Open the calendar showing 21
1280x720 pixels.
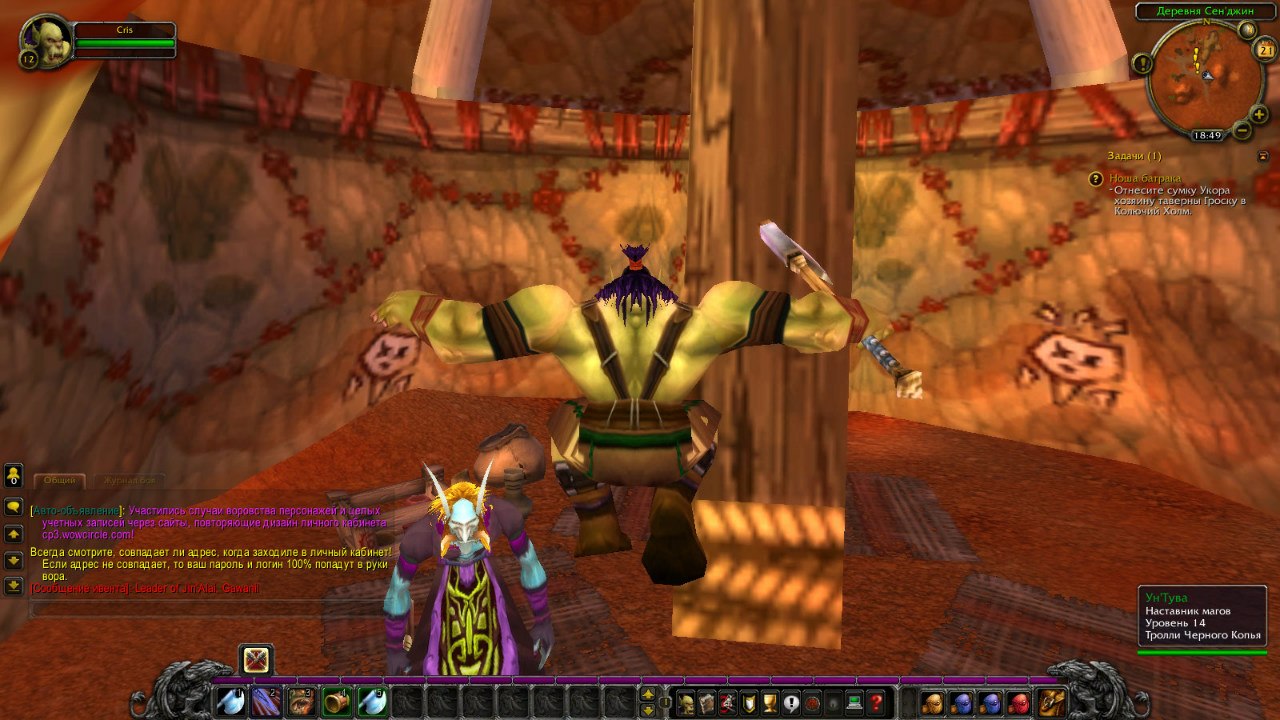(x=1265, y=50)
